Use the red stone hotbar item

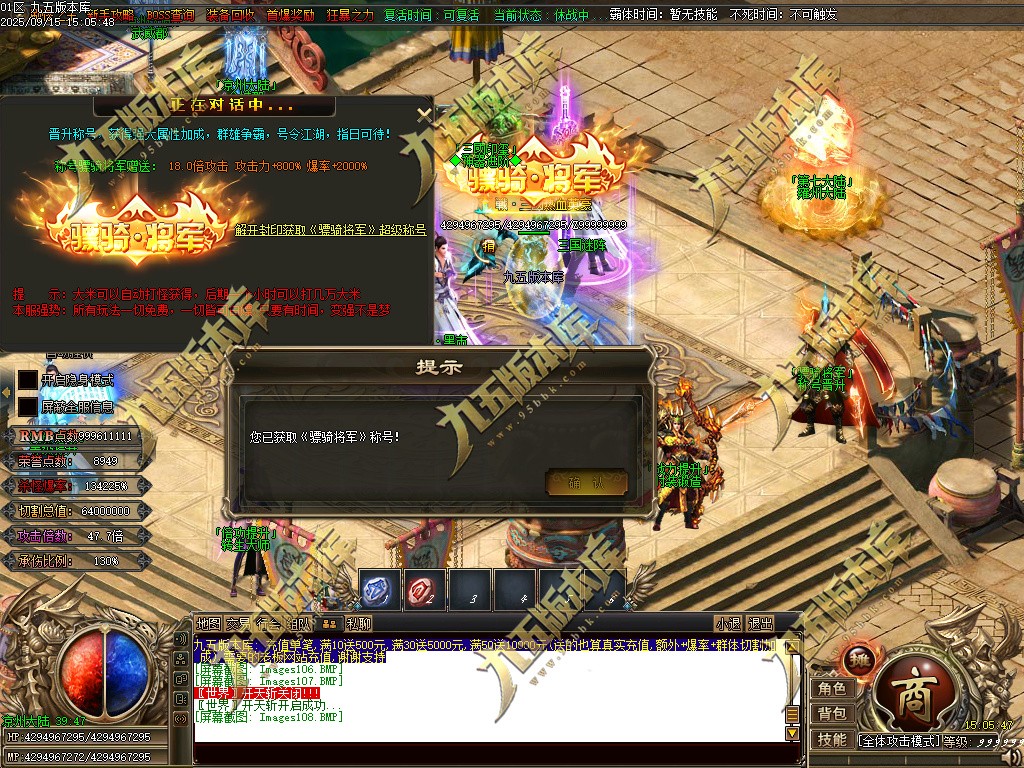425,591
